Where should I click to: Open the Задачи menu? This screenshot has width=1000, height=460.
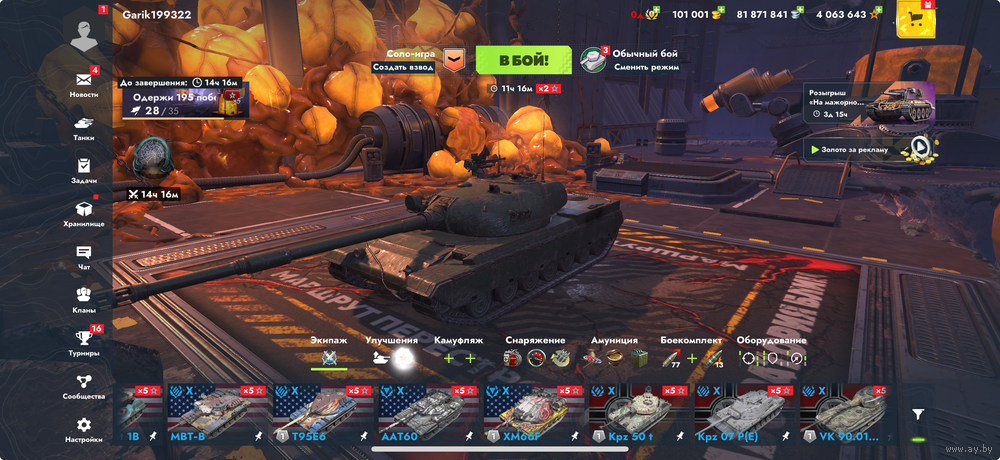point(84,170)
